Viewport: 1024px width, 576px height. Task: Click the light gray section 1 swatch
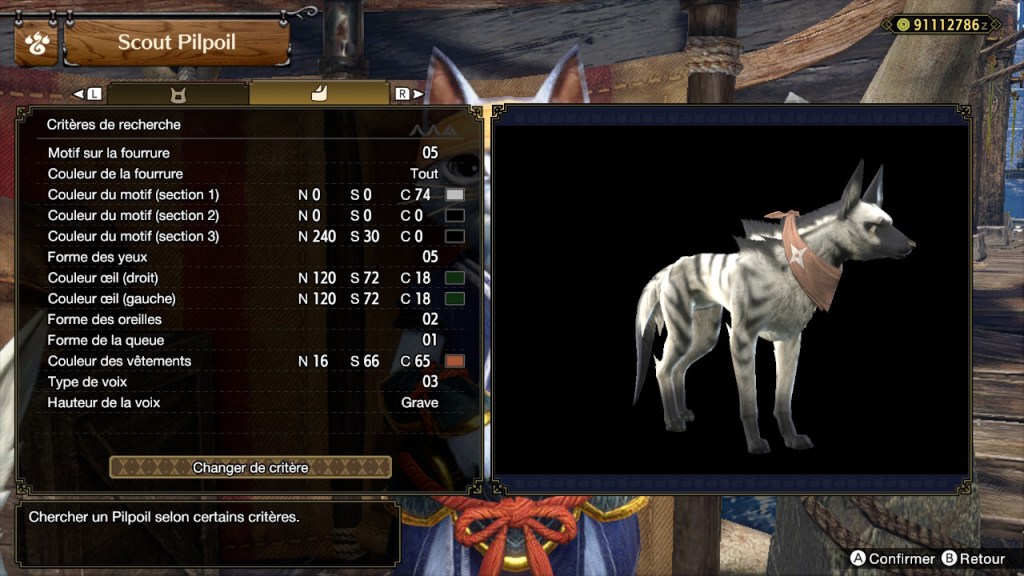pos(455,195)
